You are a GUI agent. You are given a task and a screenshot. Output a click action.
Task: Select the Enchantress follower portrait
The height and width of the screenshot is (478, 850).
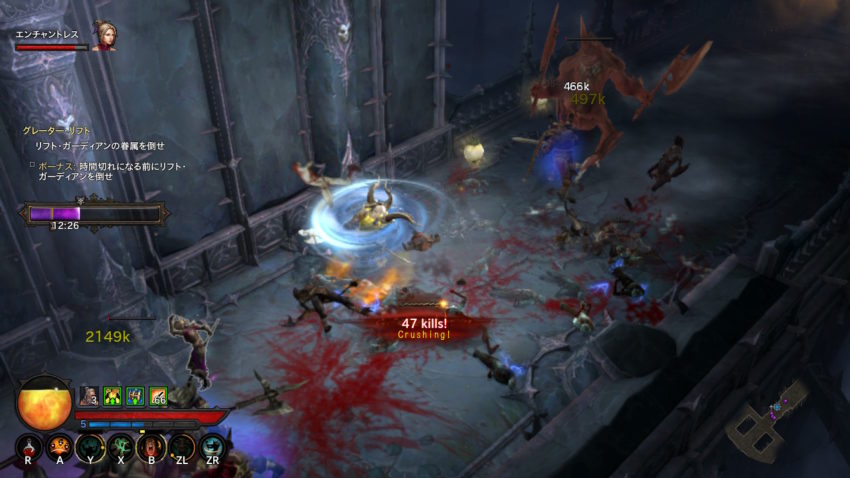tap(102, 35)
